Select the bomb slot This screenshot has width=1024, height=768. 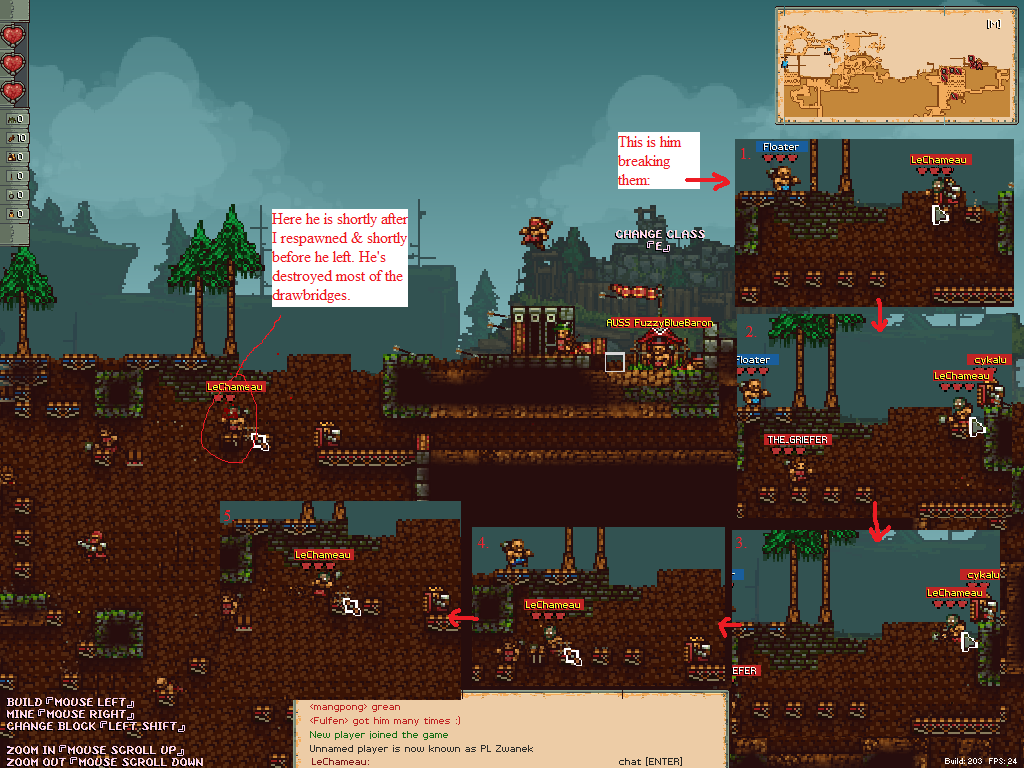pos(15,195)
